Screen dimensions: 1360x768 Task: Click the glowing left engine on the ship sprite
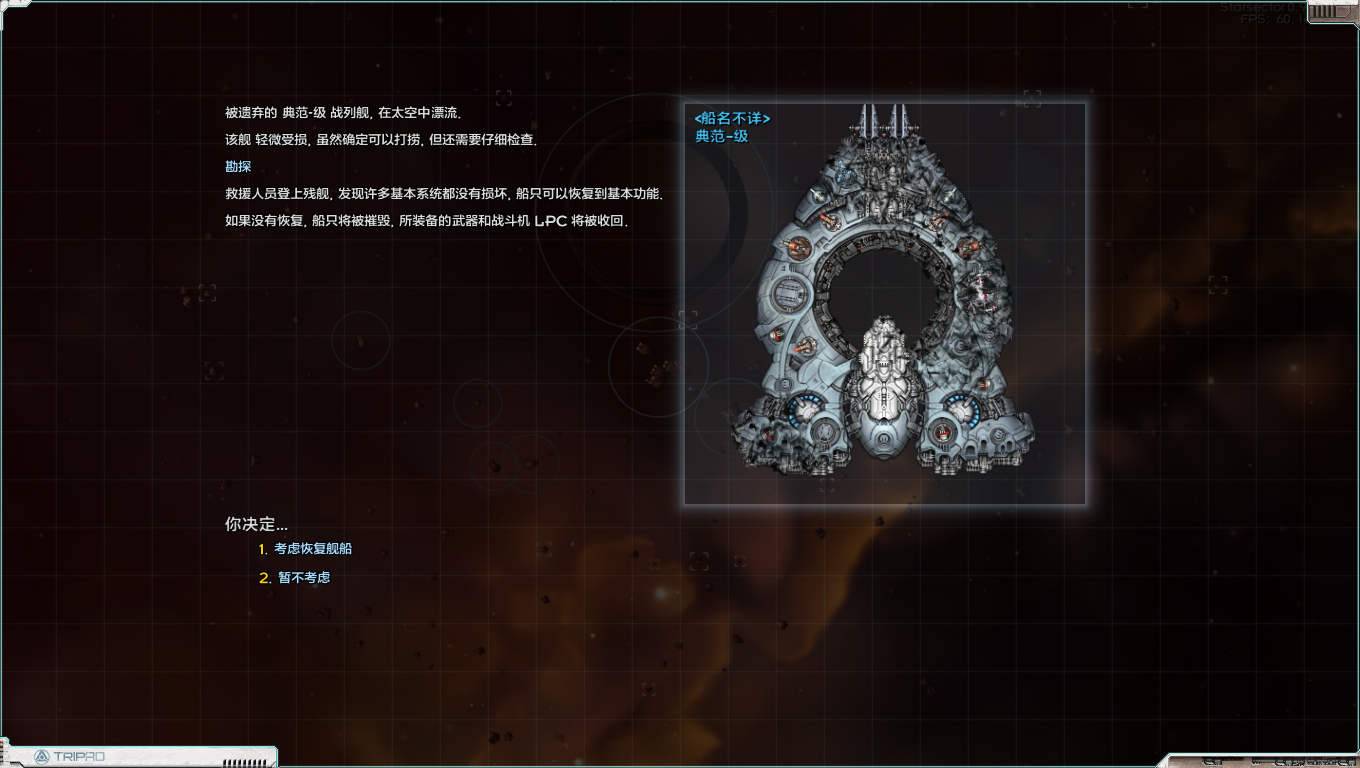pos(804,408)
